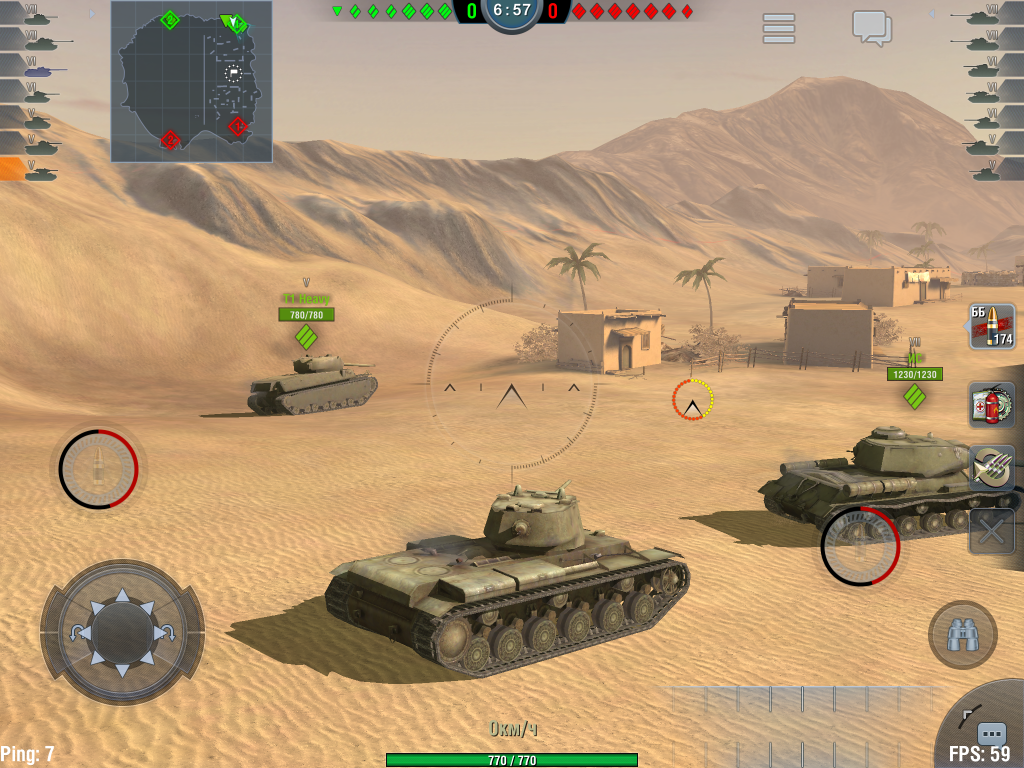The image size is (1024, 768).
Task: Open the hamburger pause menu
Action: (x=779, y=28)
